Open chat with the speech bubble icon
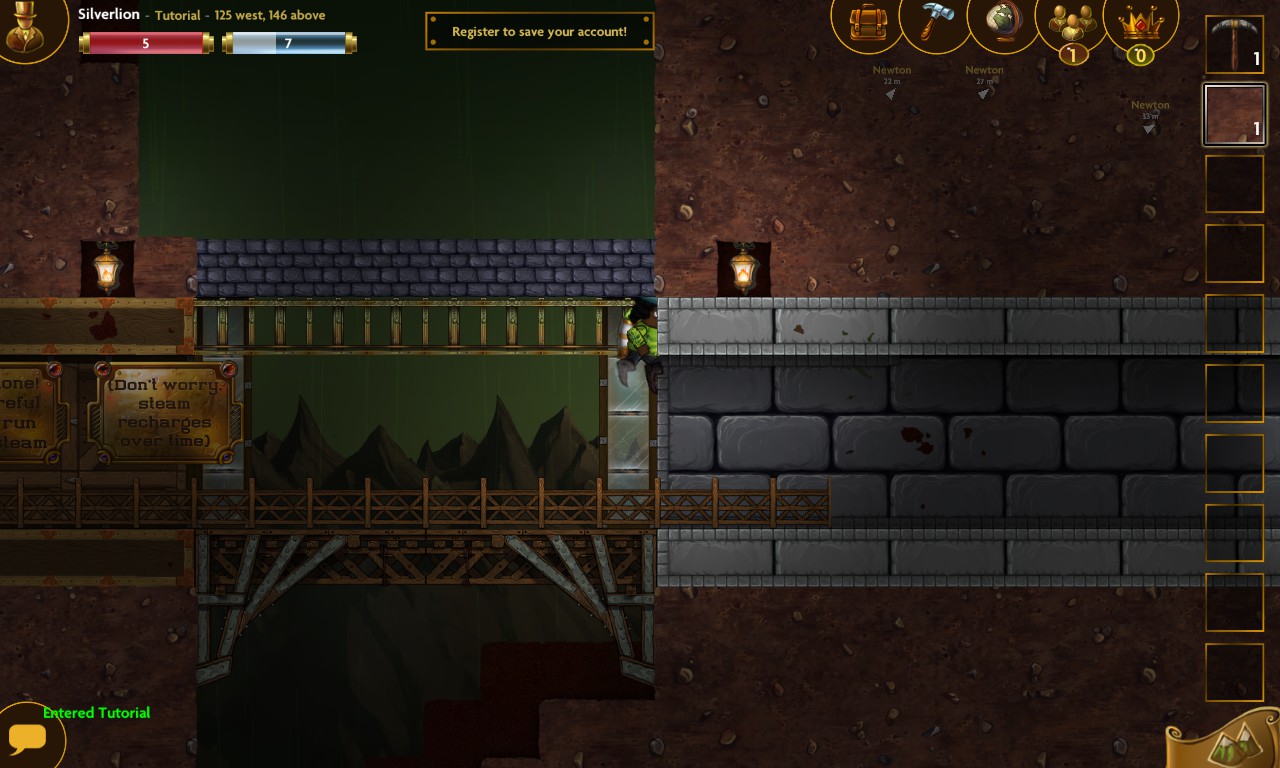This screenshot has height=768, width=1280. (x=28, y=738)
